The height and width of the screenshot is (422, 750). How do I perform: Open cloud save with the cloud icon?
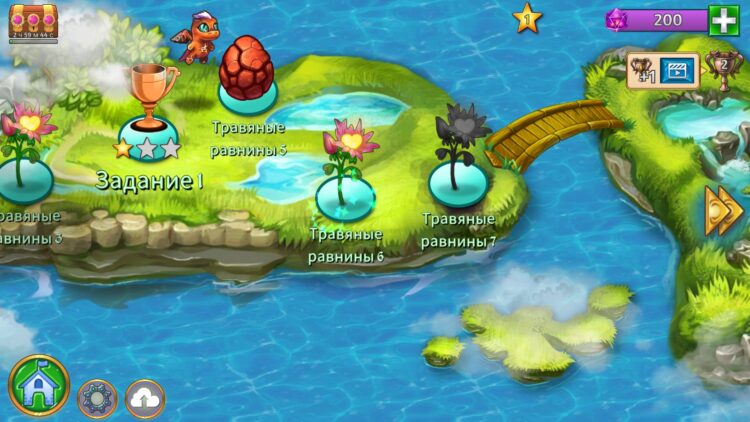pyautogui.click(x=145, y=398)
